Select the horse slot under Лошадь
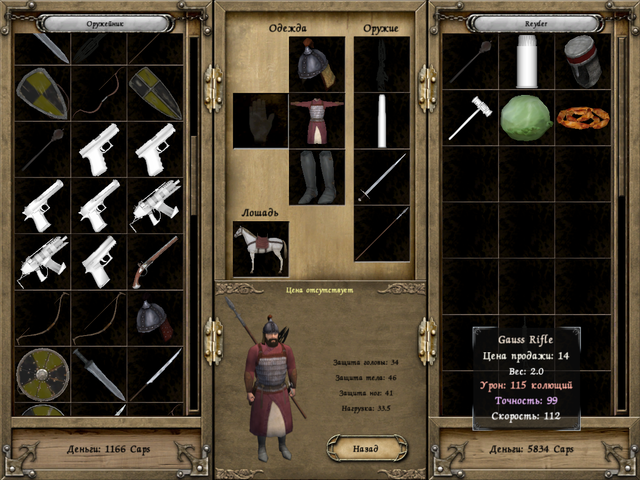Screen dimensions: 640x480 pyautogui.click(x=260, y=248)
